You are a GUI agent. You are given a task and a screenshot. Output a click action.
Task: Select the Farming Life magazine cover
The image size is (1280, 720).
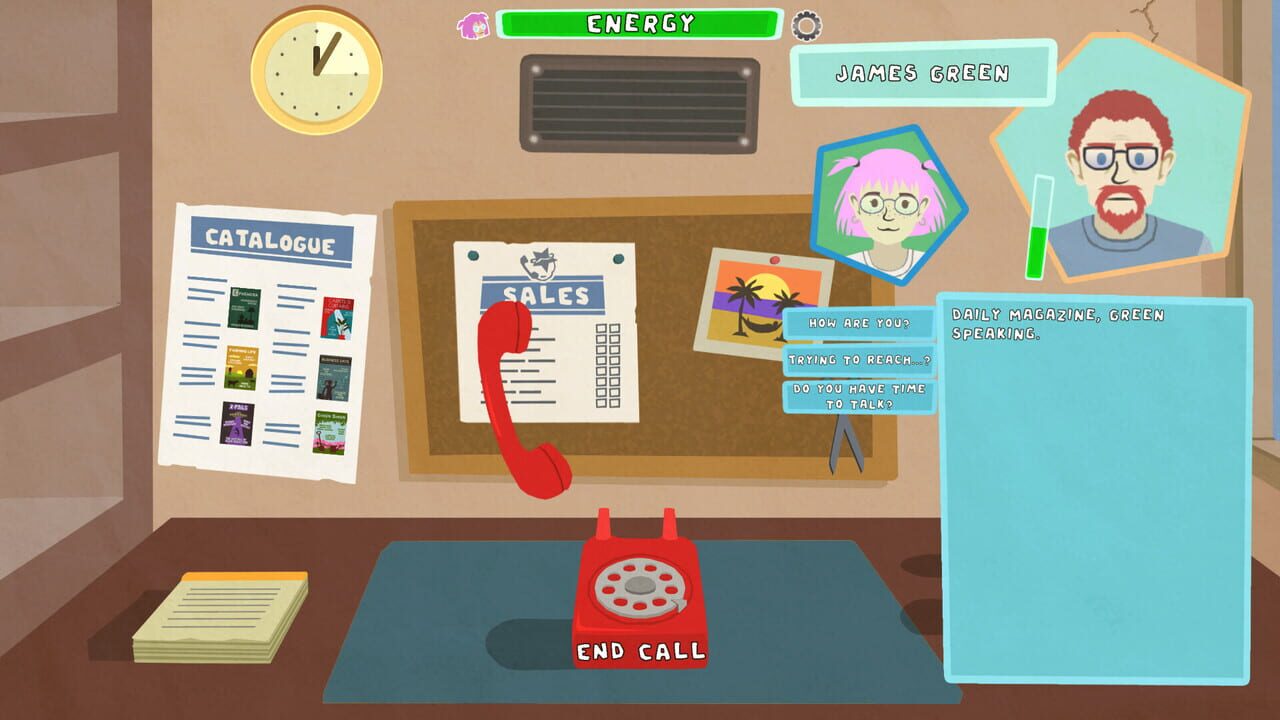(243, 370)
